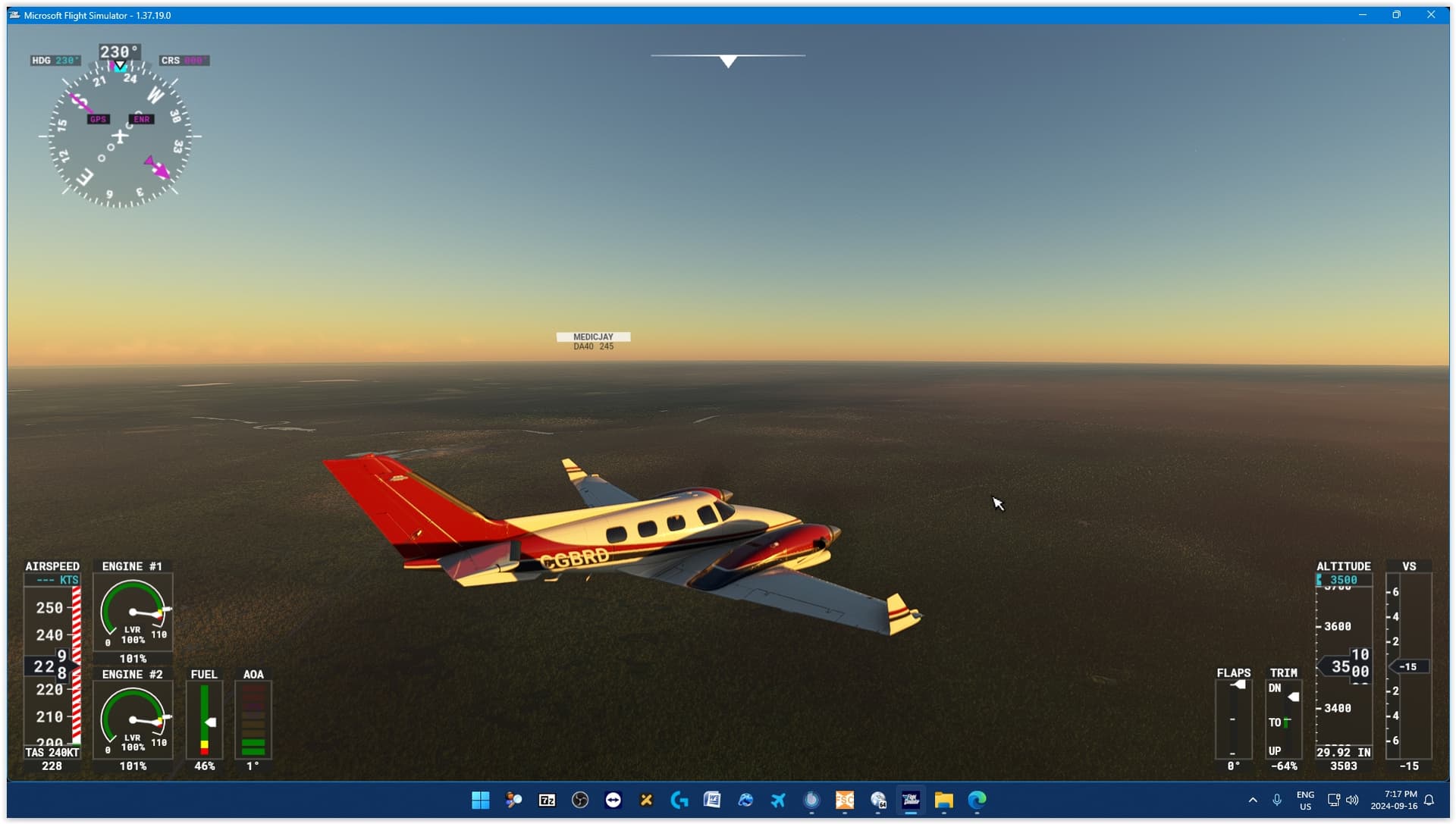Screen dimensions: 1456x824
Task: Open the FSC flight planning app
Action: (x=845, y=801)
